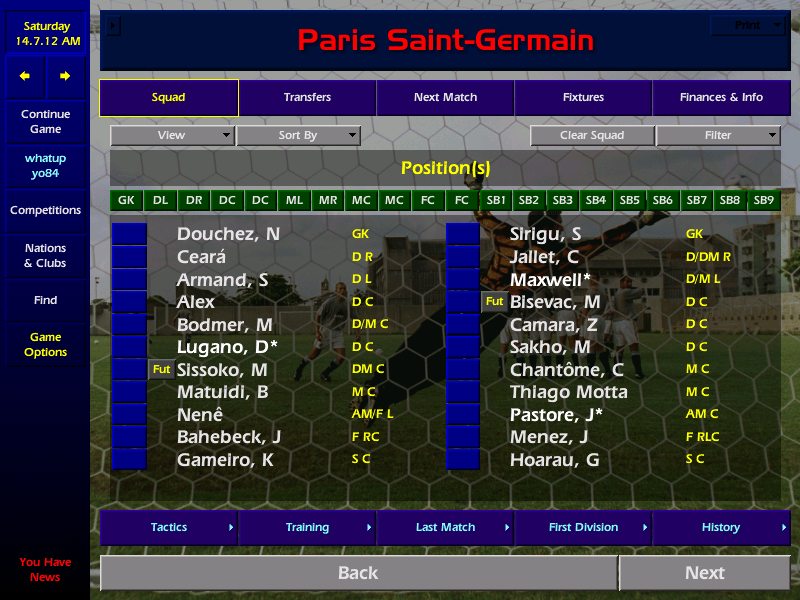Go back to the previous screen
800x600 pixels.
[358, 573]
